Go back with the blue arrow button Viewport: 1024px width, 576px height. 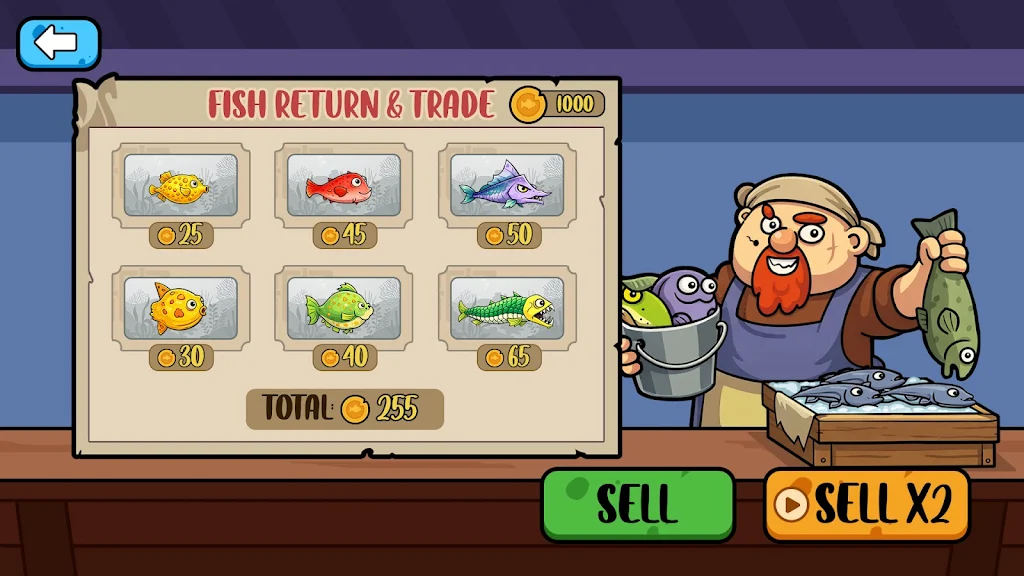58,43
